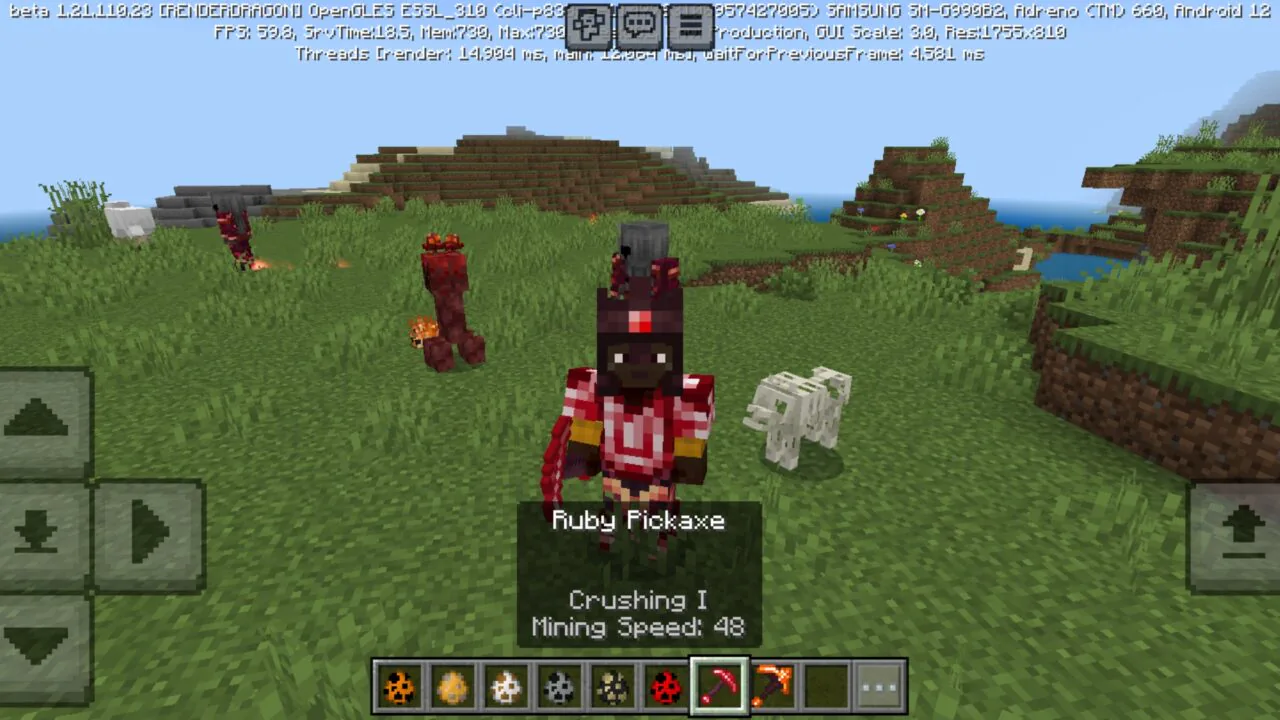Open the chat using the speech bubble icon
The image size is (1280, 720).
point(640,25)
